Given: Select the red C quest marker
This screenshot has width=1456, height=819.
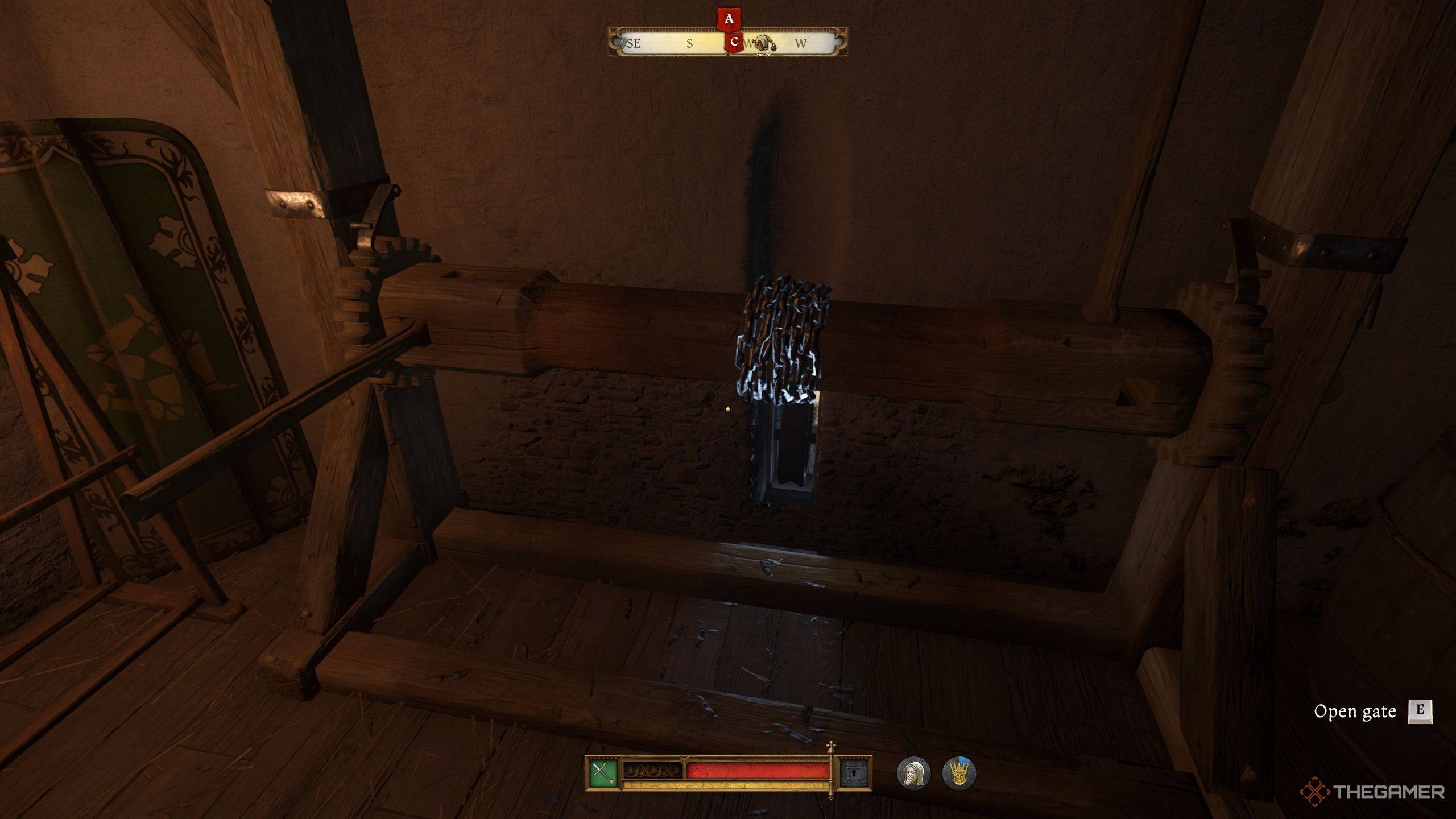Looking at the screenshot, I should 734,42.
